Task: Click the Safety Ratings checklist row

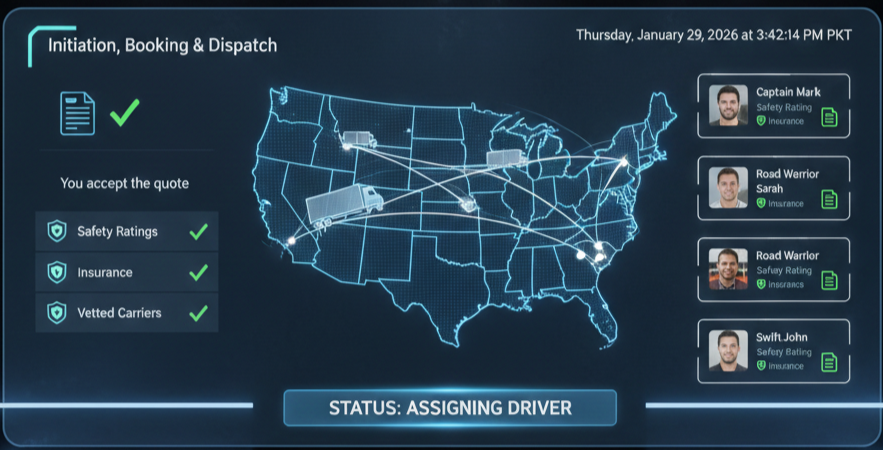Action: pos(127,231)
